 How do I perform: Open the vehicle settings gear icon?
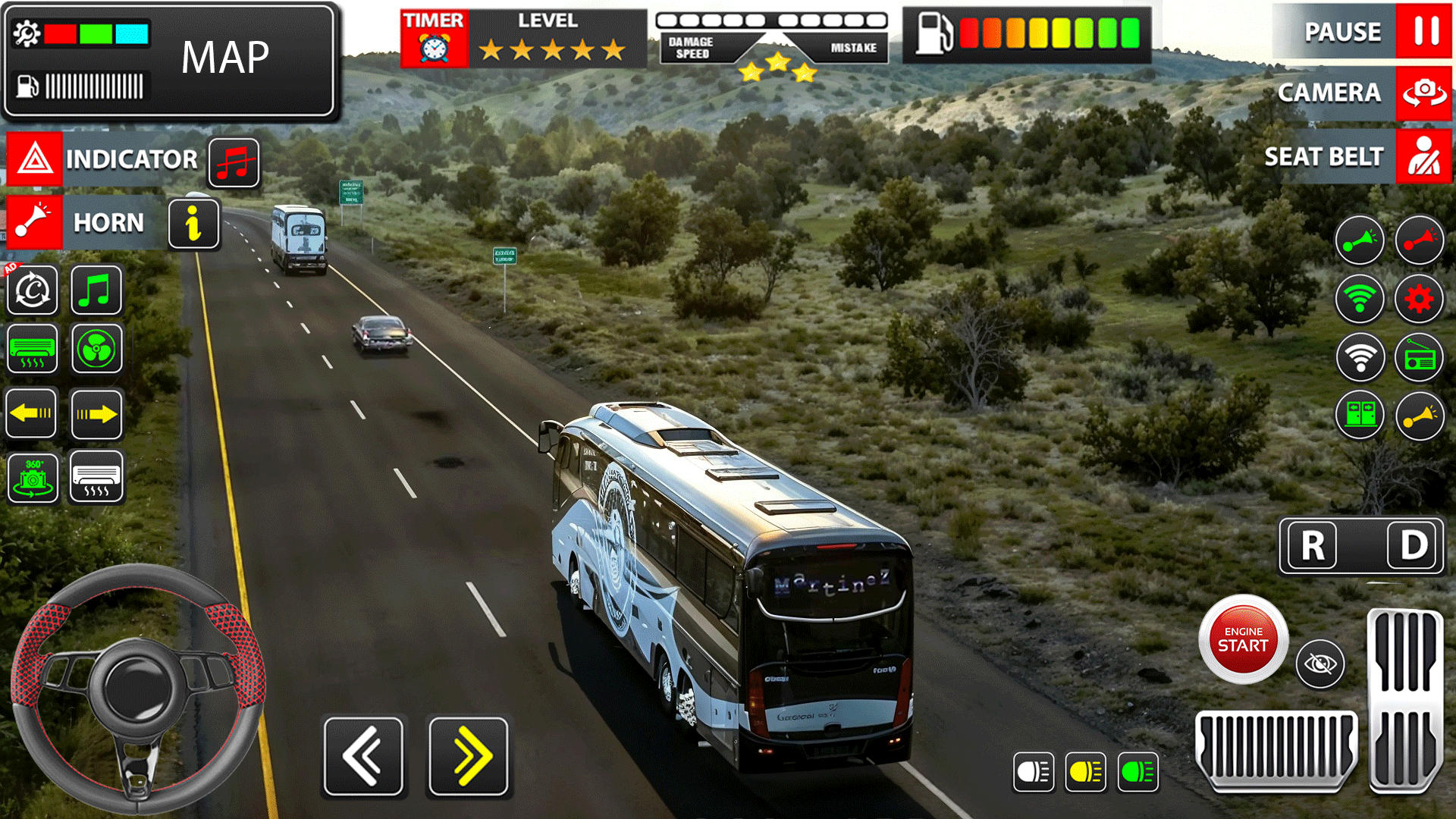pyautogui.click(x=1418, y=298)
